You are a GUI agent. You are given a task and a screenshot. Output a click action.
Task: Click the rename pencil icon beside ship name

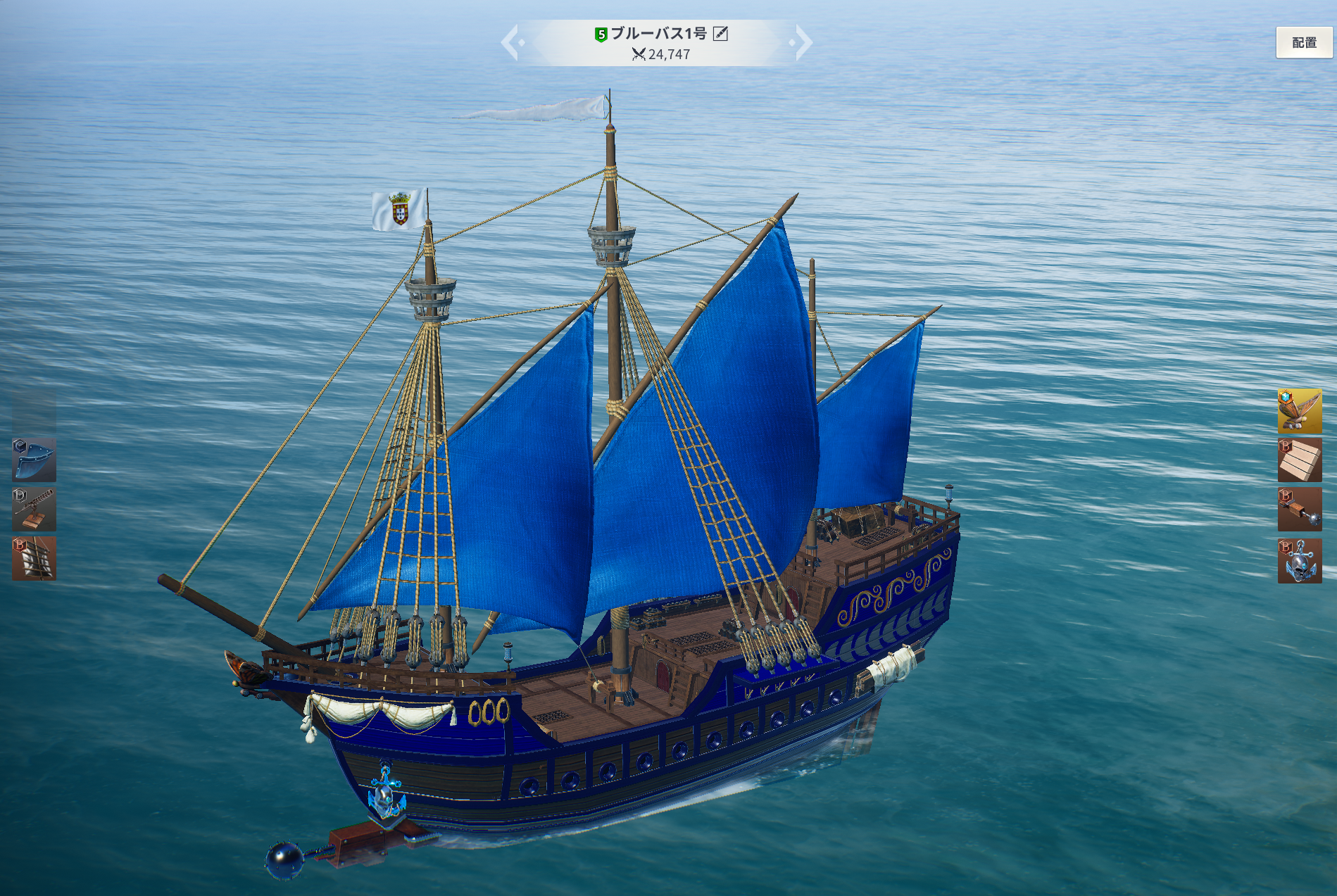coord(720,33)
